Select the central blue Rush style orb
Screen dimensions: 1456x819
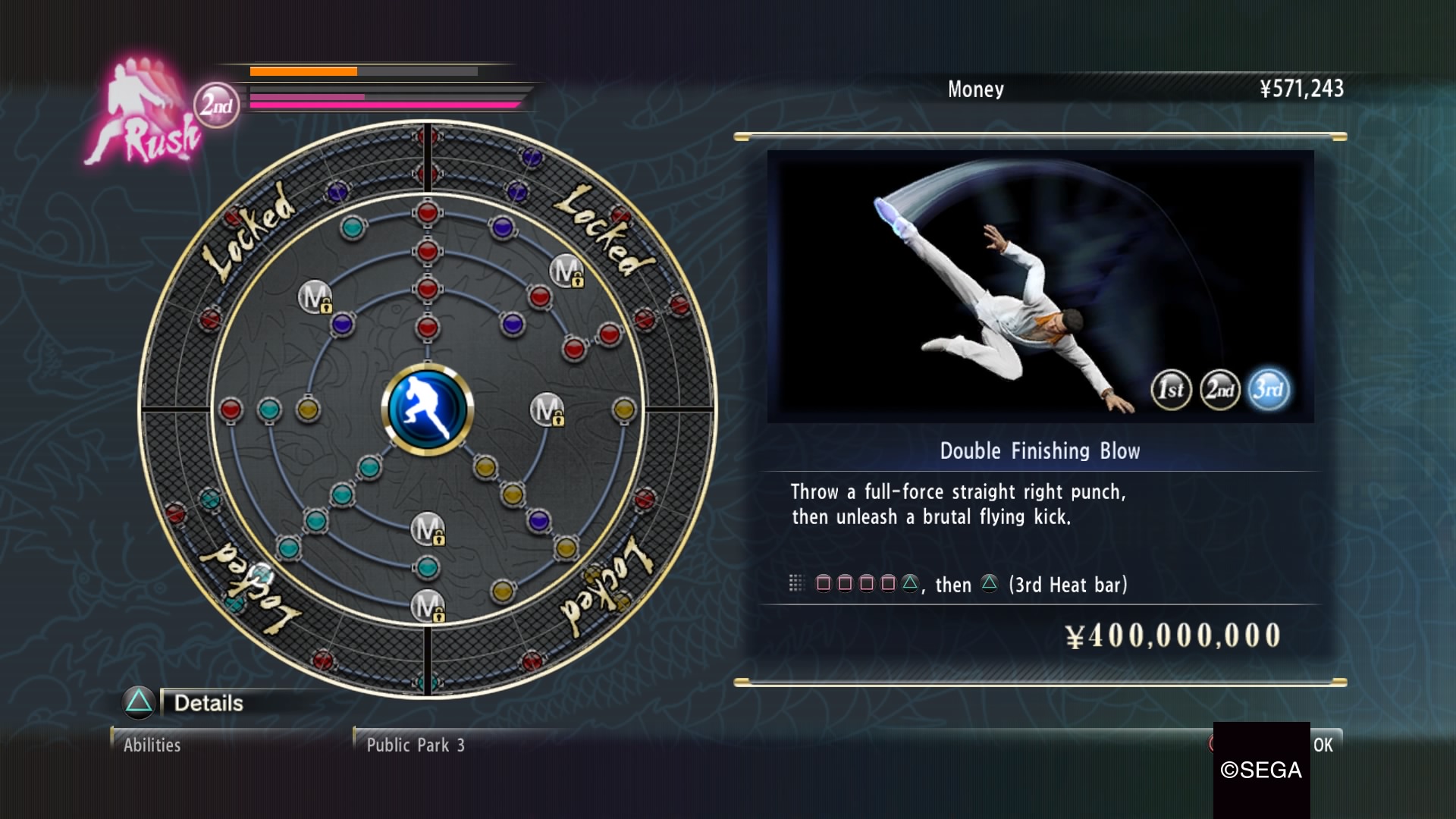(428, 409)
